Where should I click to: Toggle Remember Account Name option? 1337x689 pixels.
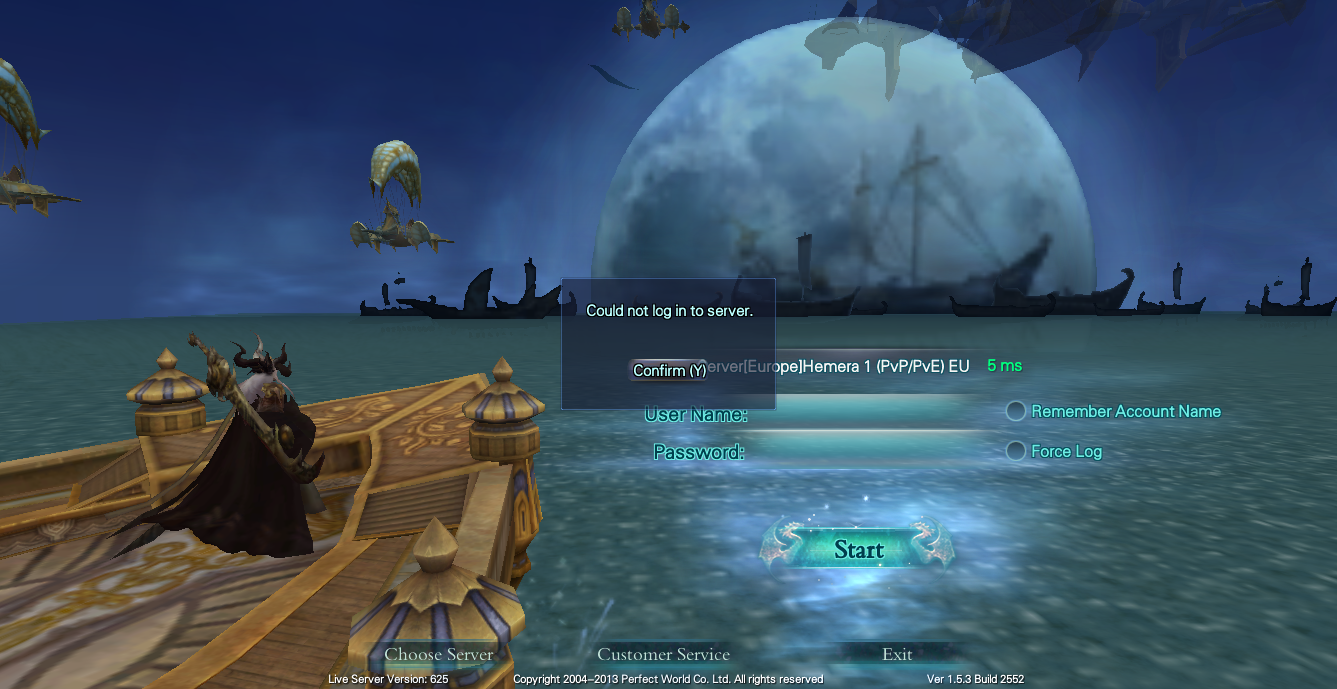pos(1016,411)
